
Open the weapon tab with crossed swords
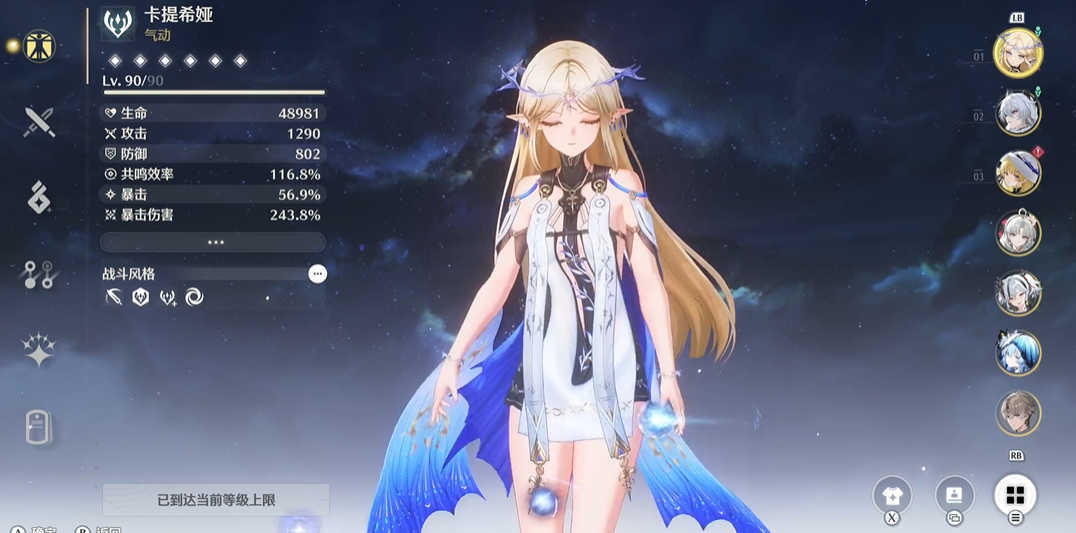39,122
